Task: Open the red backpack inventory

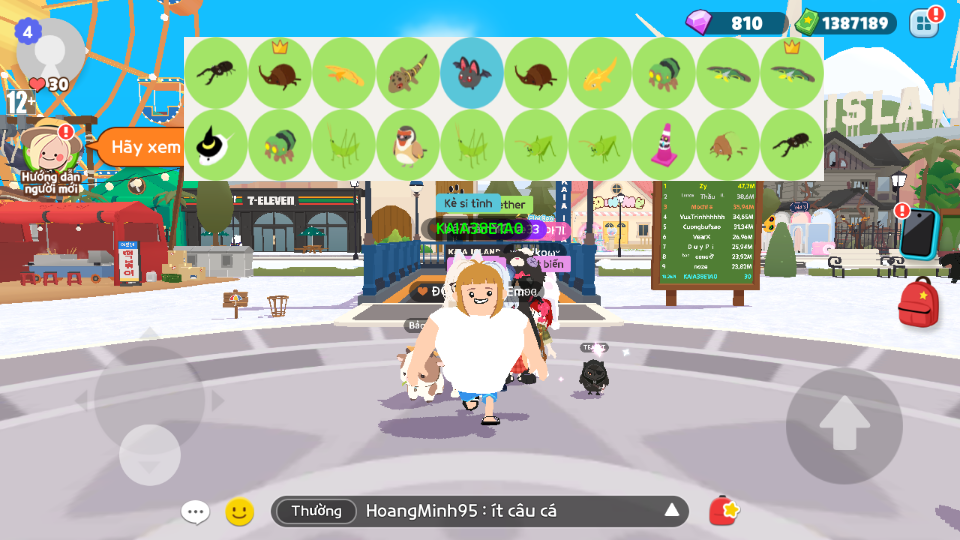Action: 918,303
